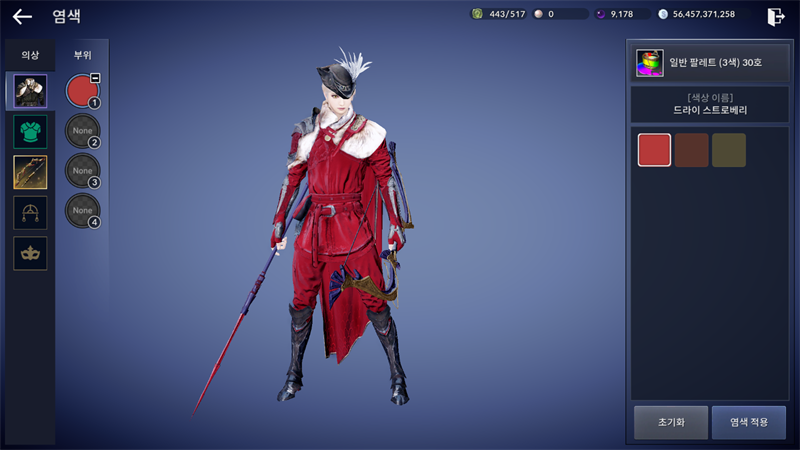
Task: Select the gold-framed weapon costume slot
Action: click(x=29, y=172)
